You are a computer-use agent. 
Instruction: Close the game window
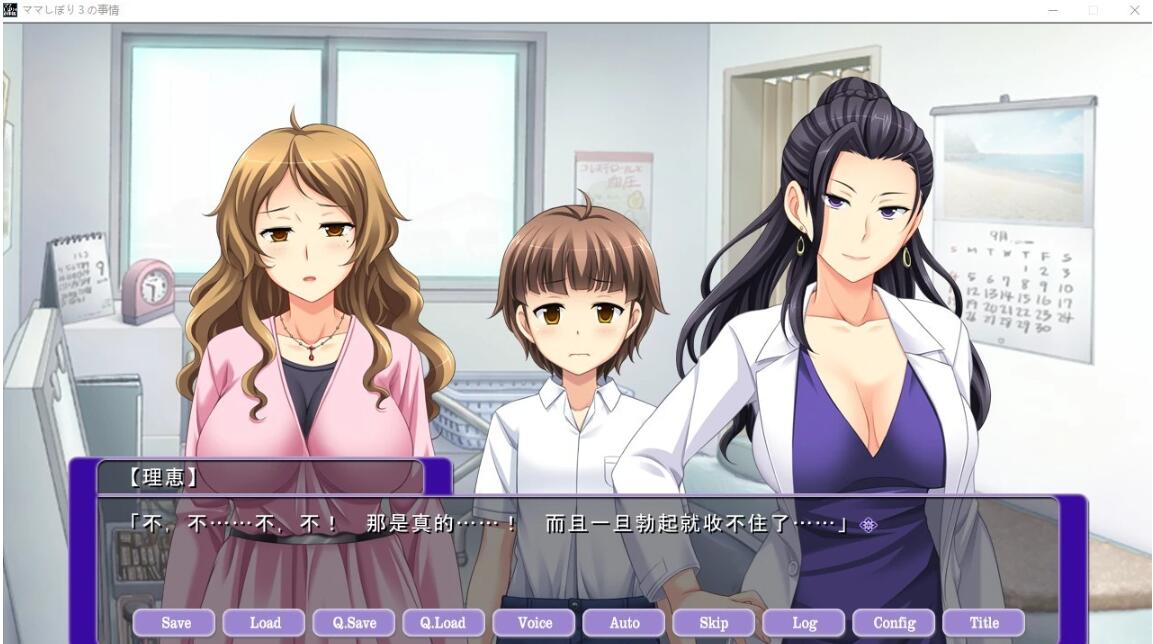[1134, 10]
